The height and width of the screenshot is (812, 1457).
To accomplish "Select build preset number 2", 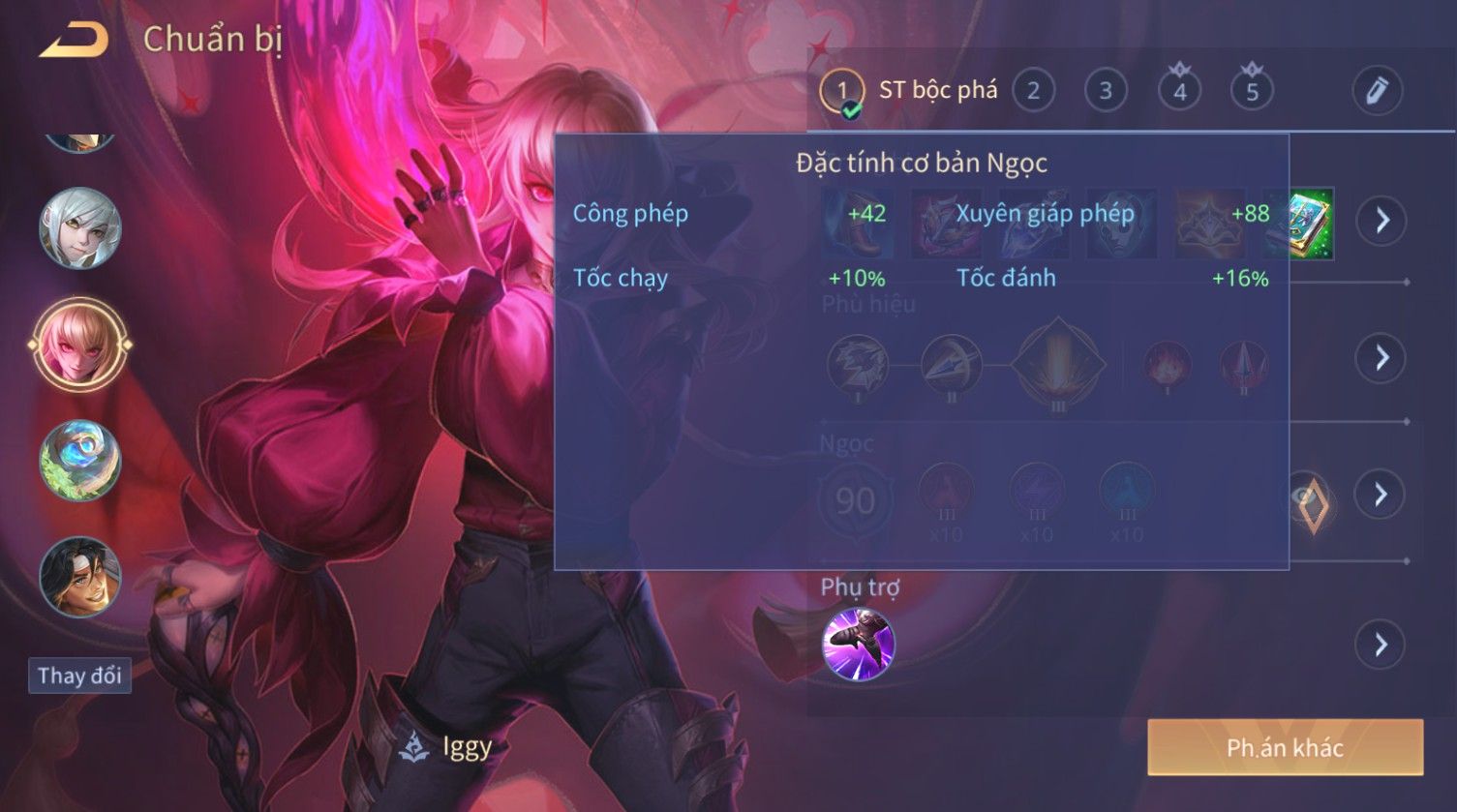I will pos(1033,91).
